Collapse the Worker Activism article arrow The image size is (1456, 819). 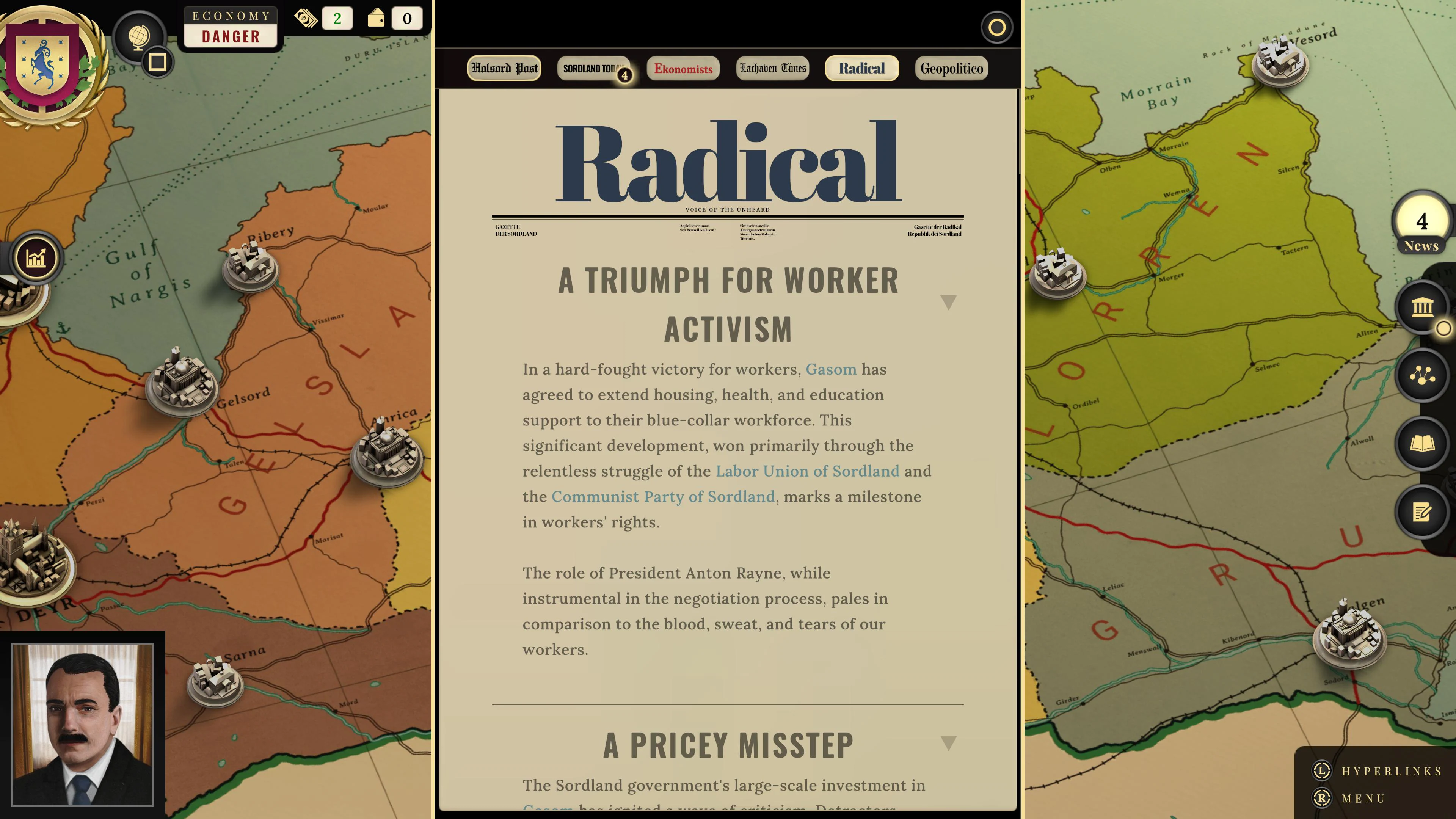click(x=948, y=303)
